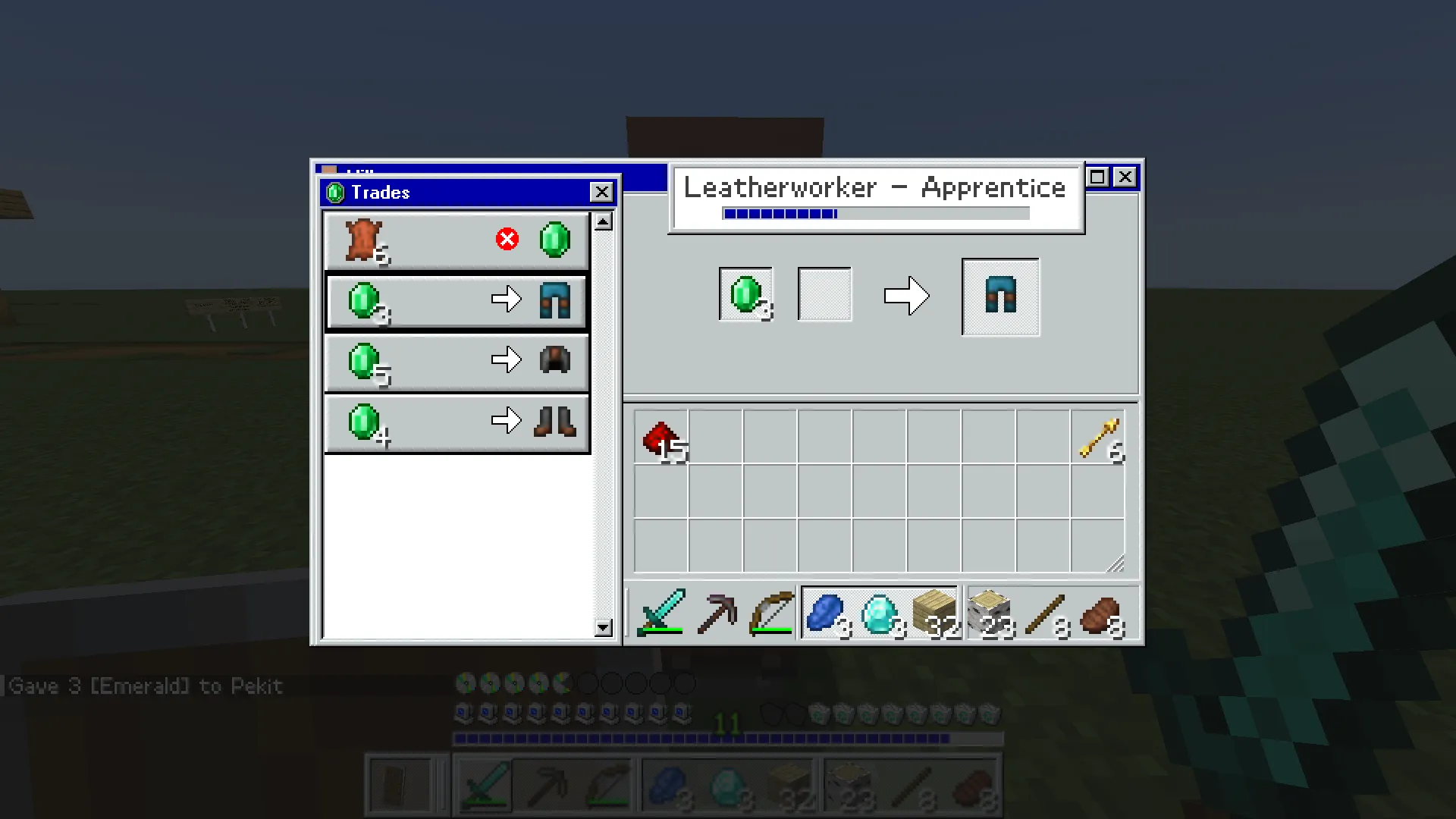The image size is (1456, 819).
Task: Select the trade offering the leather tunic
Action: (455, 362)
